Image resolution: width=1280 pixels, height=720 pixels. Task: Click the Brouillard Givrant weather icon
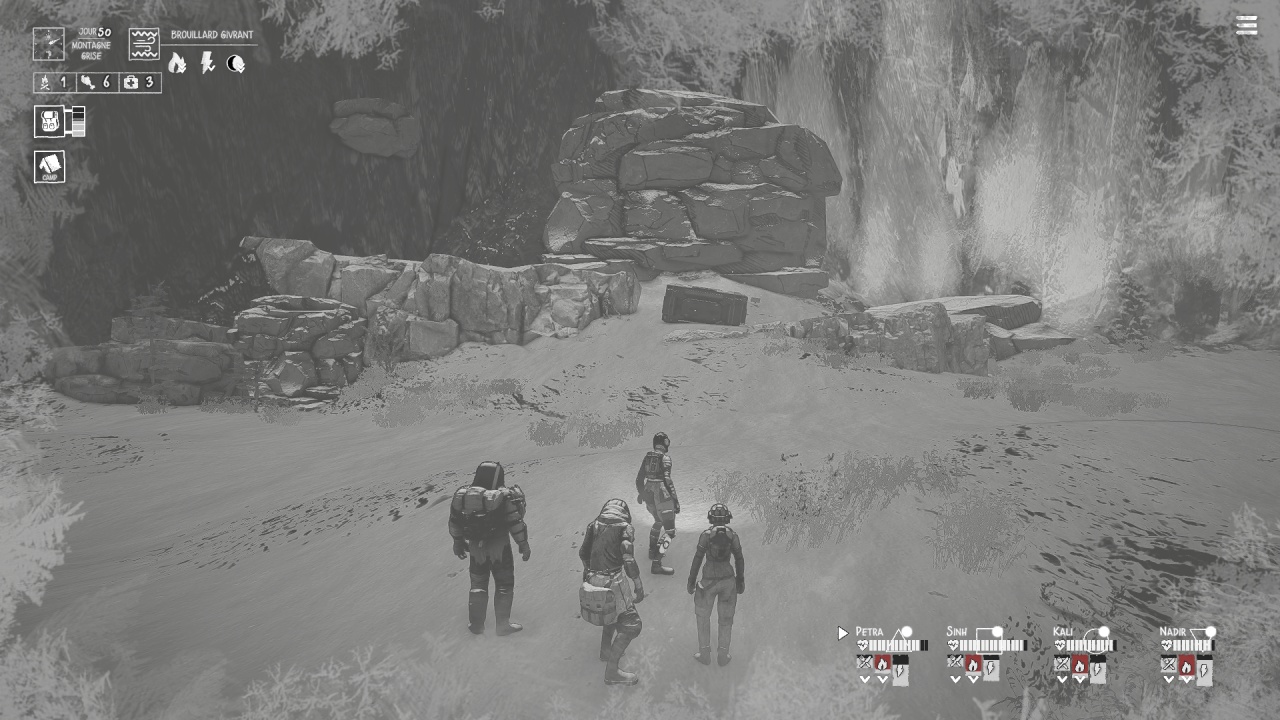pos(143,43)
